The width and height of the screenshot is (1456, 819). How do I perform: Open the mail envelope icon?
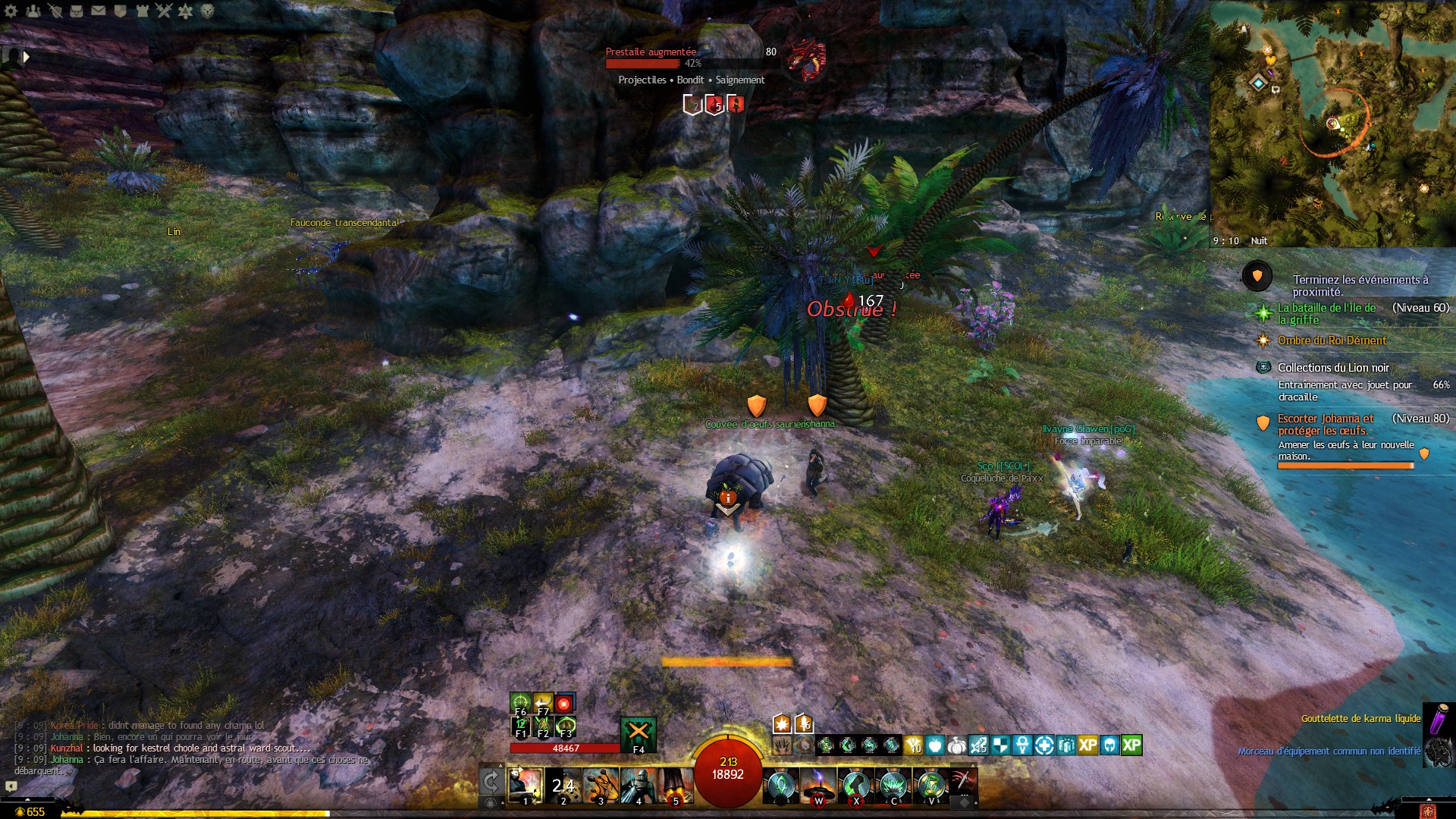(x=99, y=11)
